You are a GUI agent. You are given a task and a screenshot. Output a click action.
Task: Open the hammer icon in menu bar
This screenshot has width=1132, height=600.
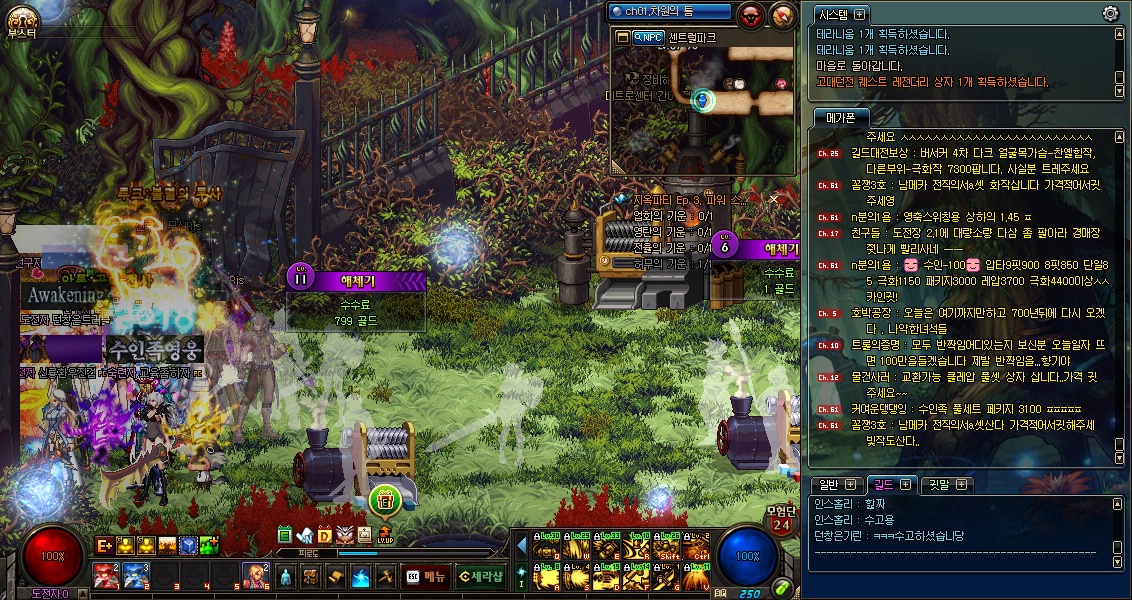(x=386, y=576)
